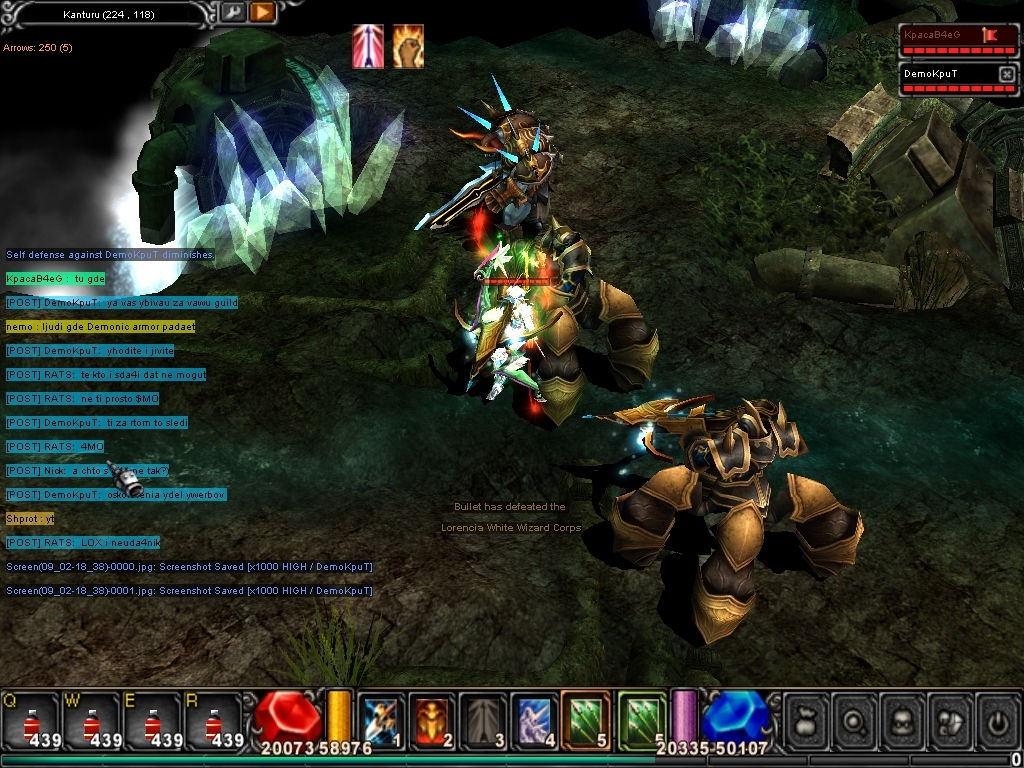
Task: Select the arrow buff status icon
Action: [368, 46]
